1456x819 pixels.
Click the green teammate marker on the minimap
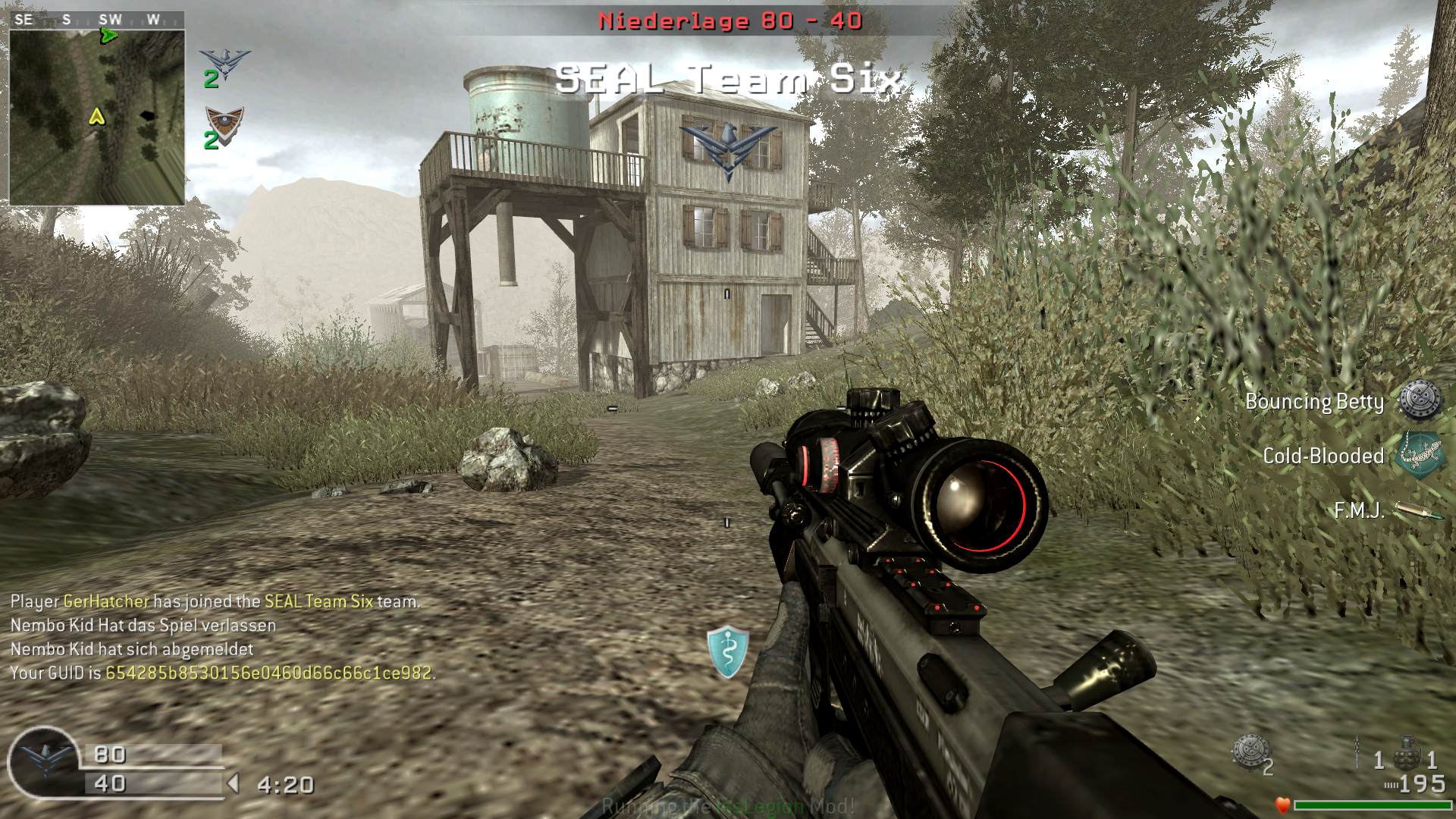coord(109,35)
